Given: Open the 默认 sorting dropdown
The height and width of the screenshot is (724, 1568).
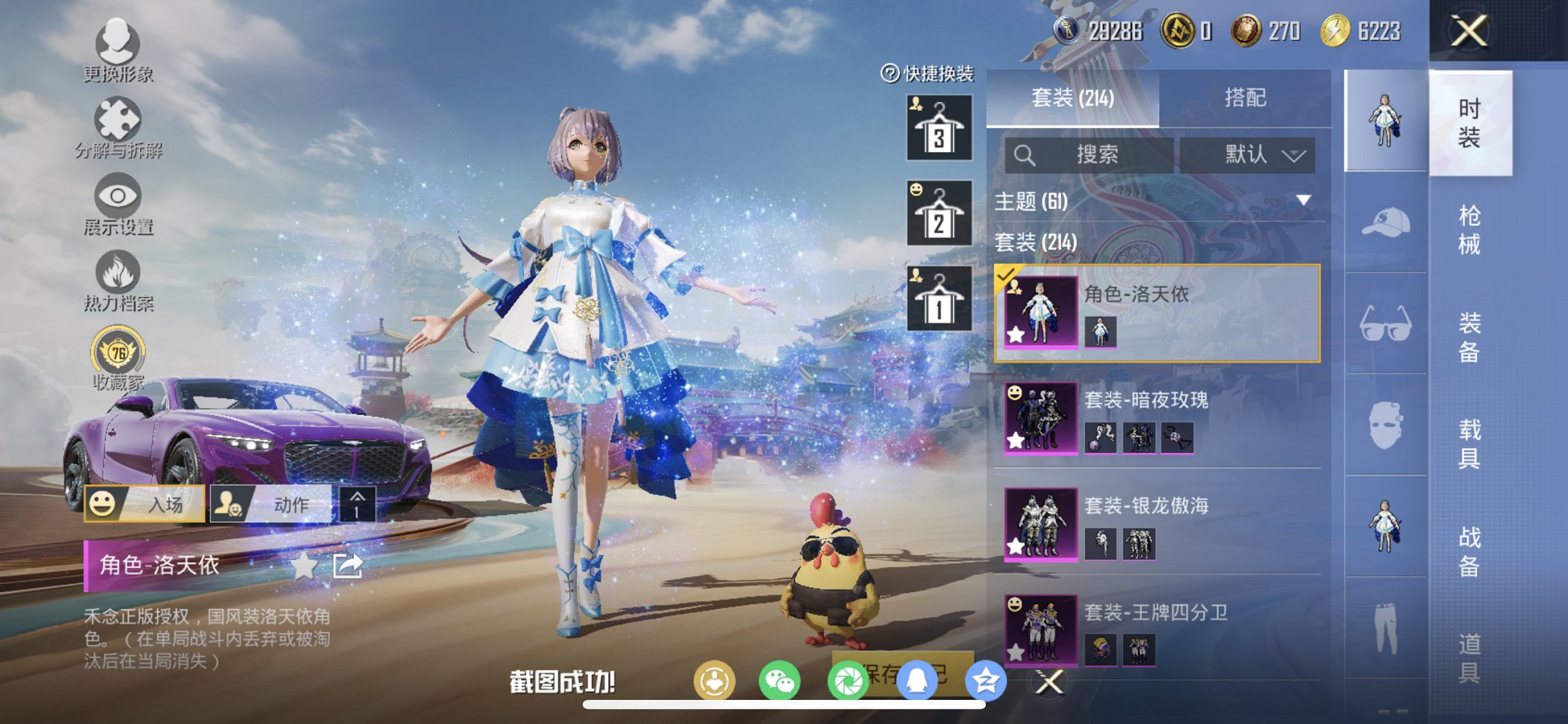Looking at the screenshot, I should [x=1253, y=154].
